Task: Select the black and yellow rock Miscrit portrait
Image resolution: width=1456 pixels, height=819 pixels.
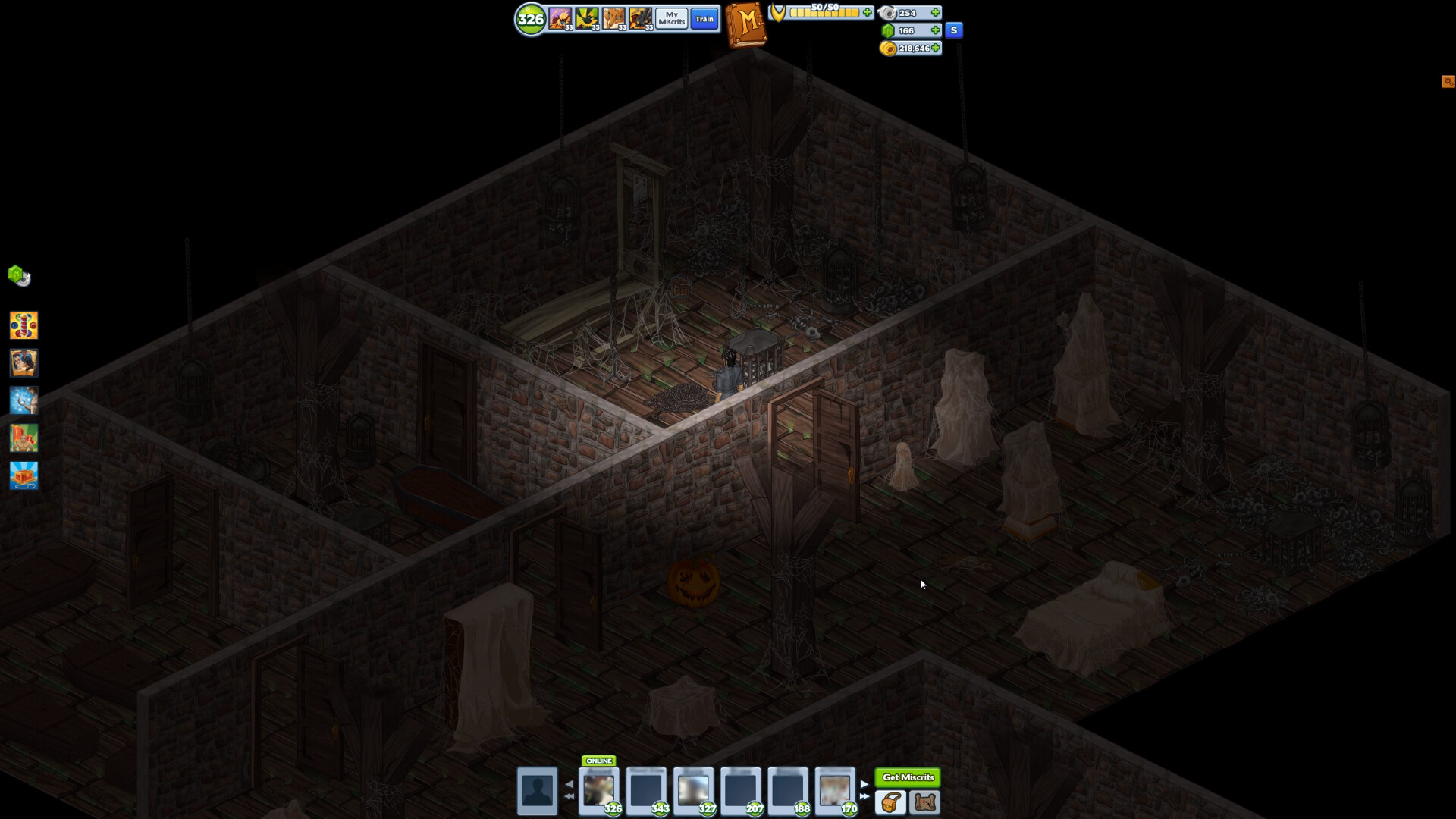Action: tap(640, 19)
